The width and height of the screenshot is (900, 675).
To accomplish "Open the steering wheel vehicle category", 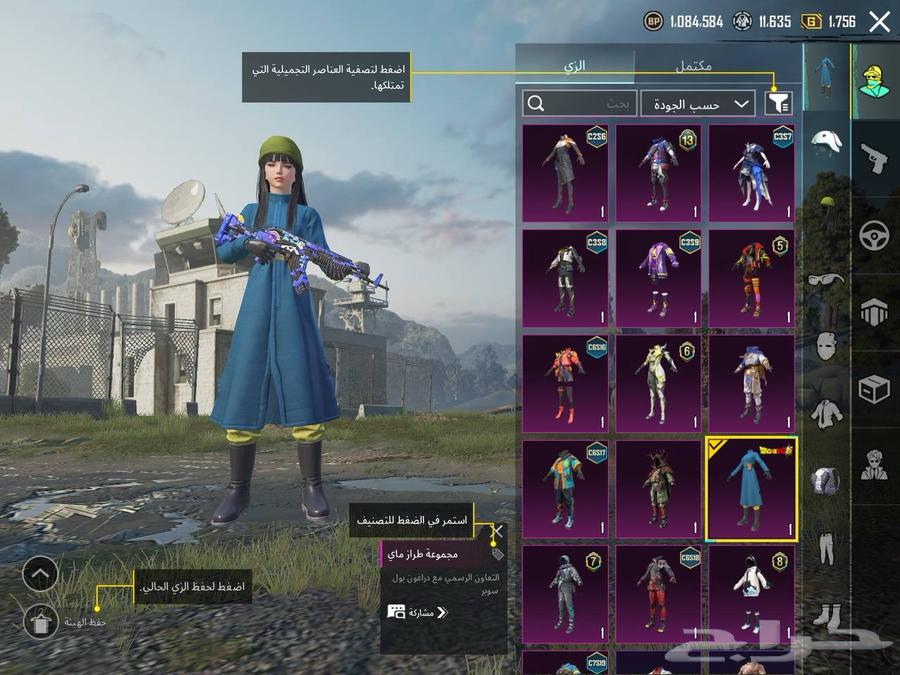I will coord(874,237).
